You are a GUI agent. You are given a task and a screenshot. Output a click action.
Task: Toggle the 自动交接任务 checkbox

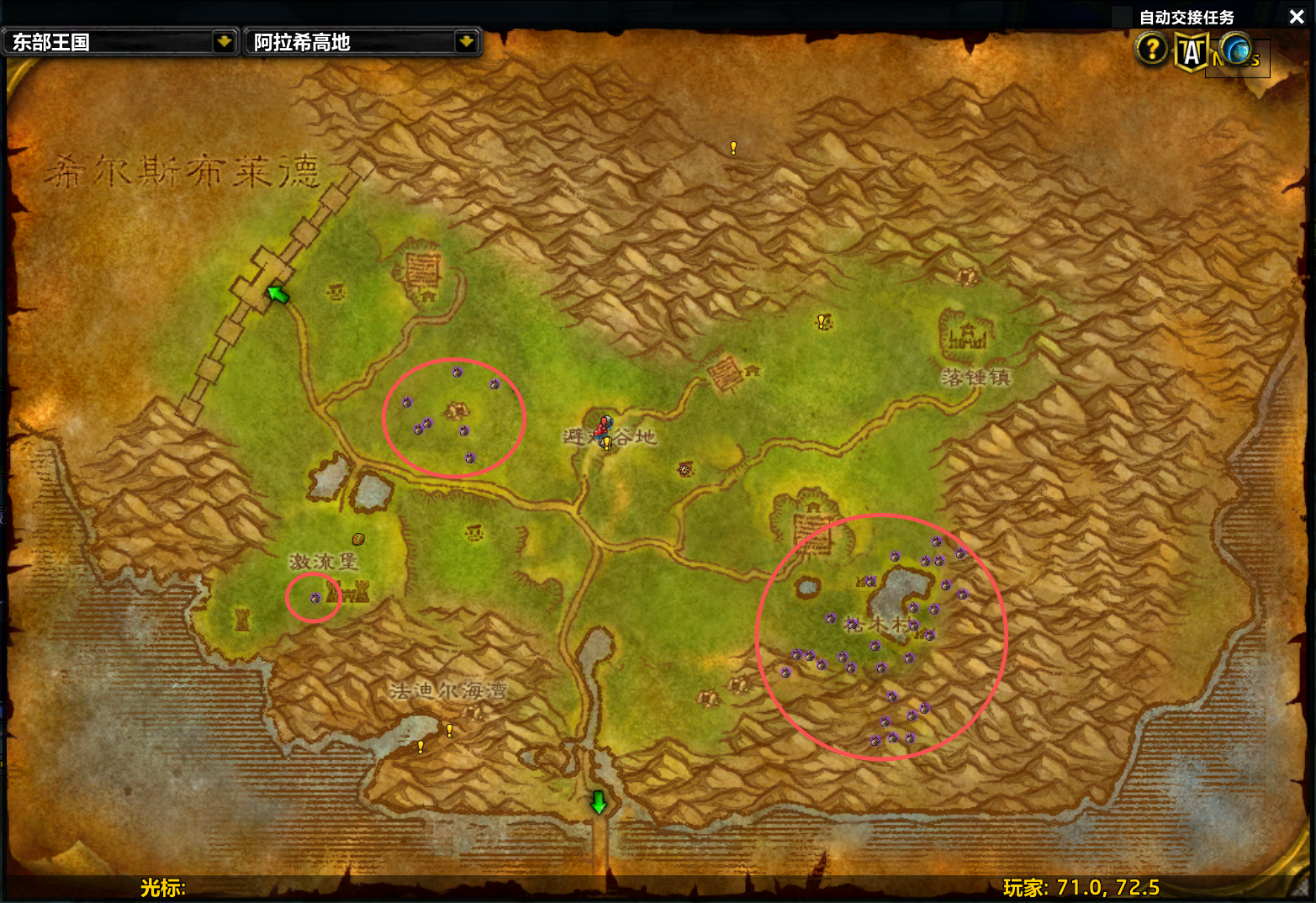tap(1122, 17)
